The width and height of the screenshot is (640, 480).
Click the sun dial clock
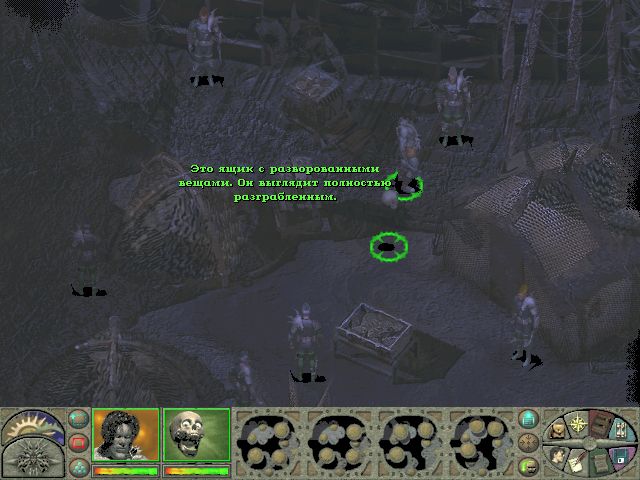point(27,425)
